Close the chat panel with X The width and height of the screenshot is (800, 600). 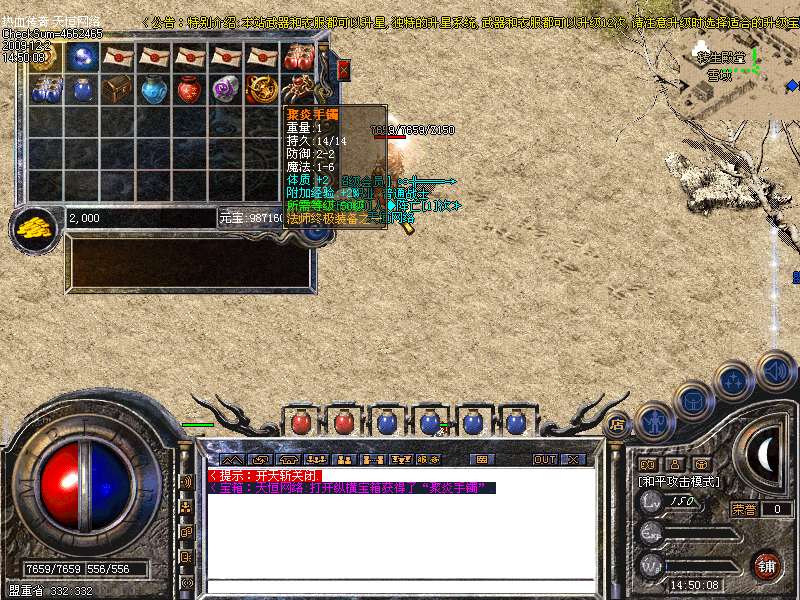[x=573, y=459]
